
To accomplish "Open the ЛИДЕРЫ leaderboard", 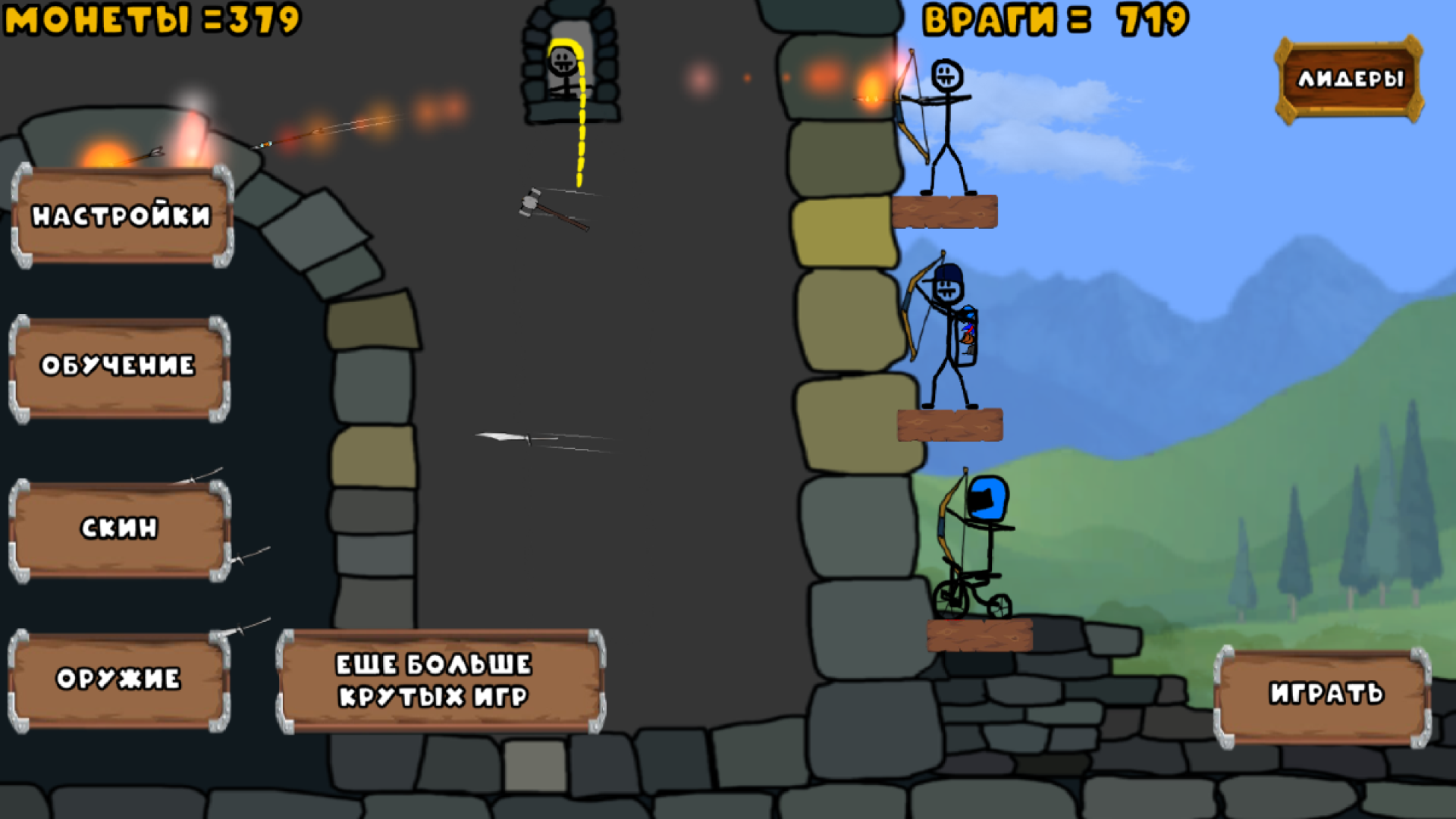I will [1351, 78].
